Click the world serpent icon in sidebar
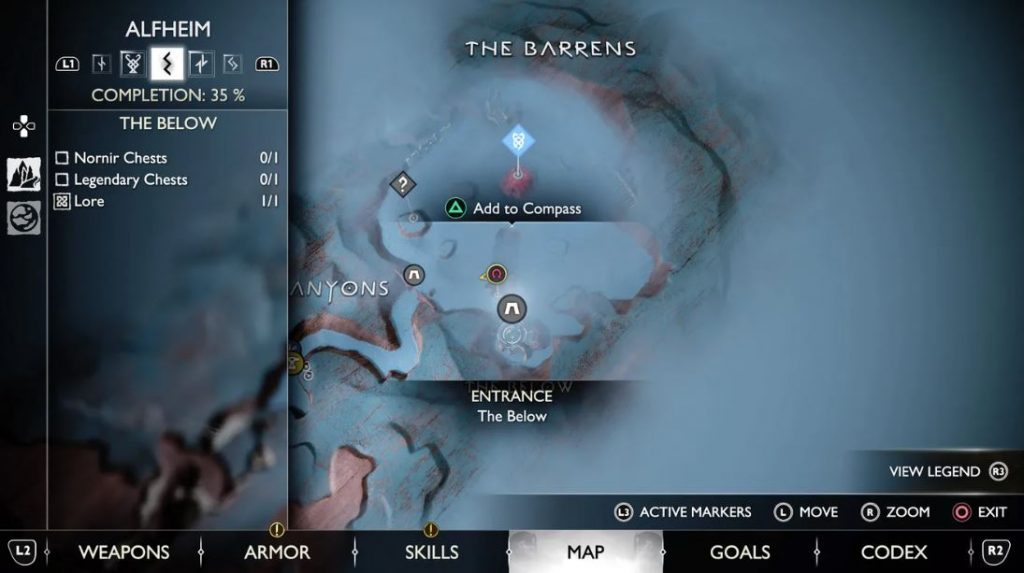 pos(24,217)
